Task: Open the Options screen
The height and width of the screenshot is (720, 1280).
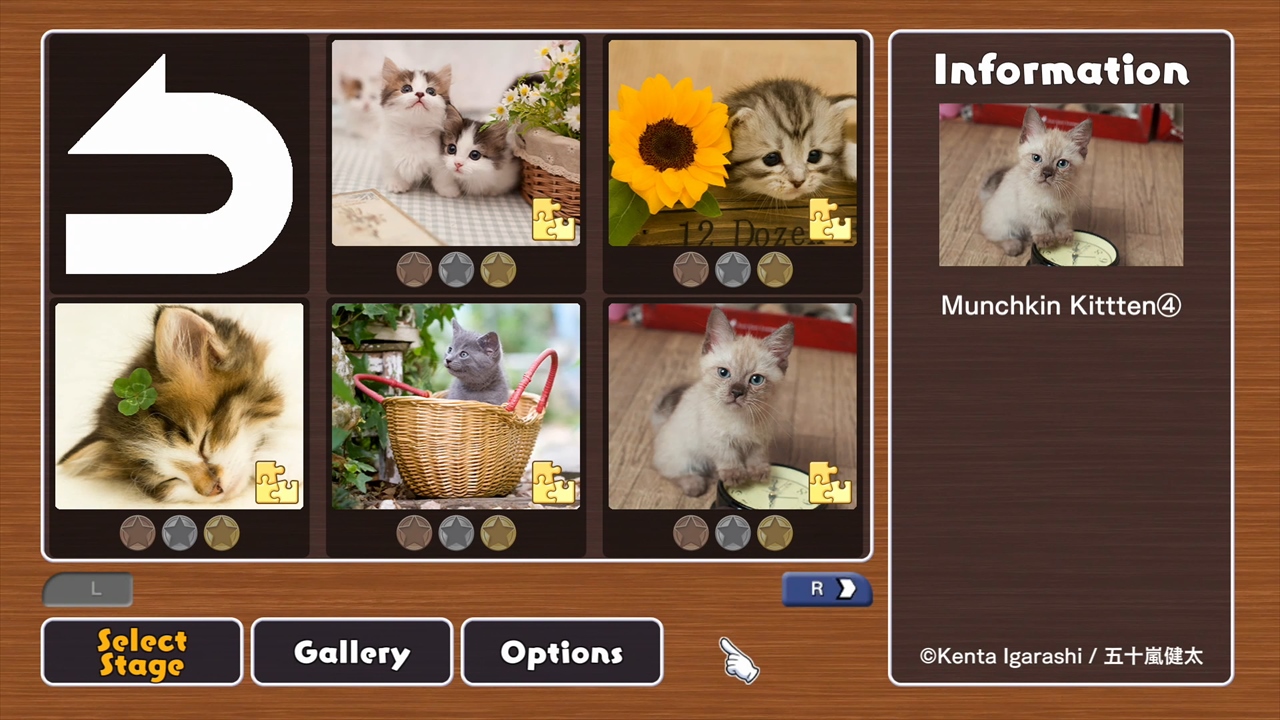Action: [x=561, y=652]
